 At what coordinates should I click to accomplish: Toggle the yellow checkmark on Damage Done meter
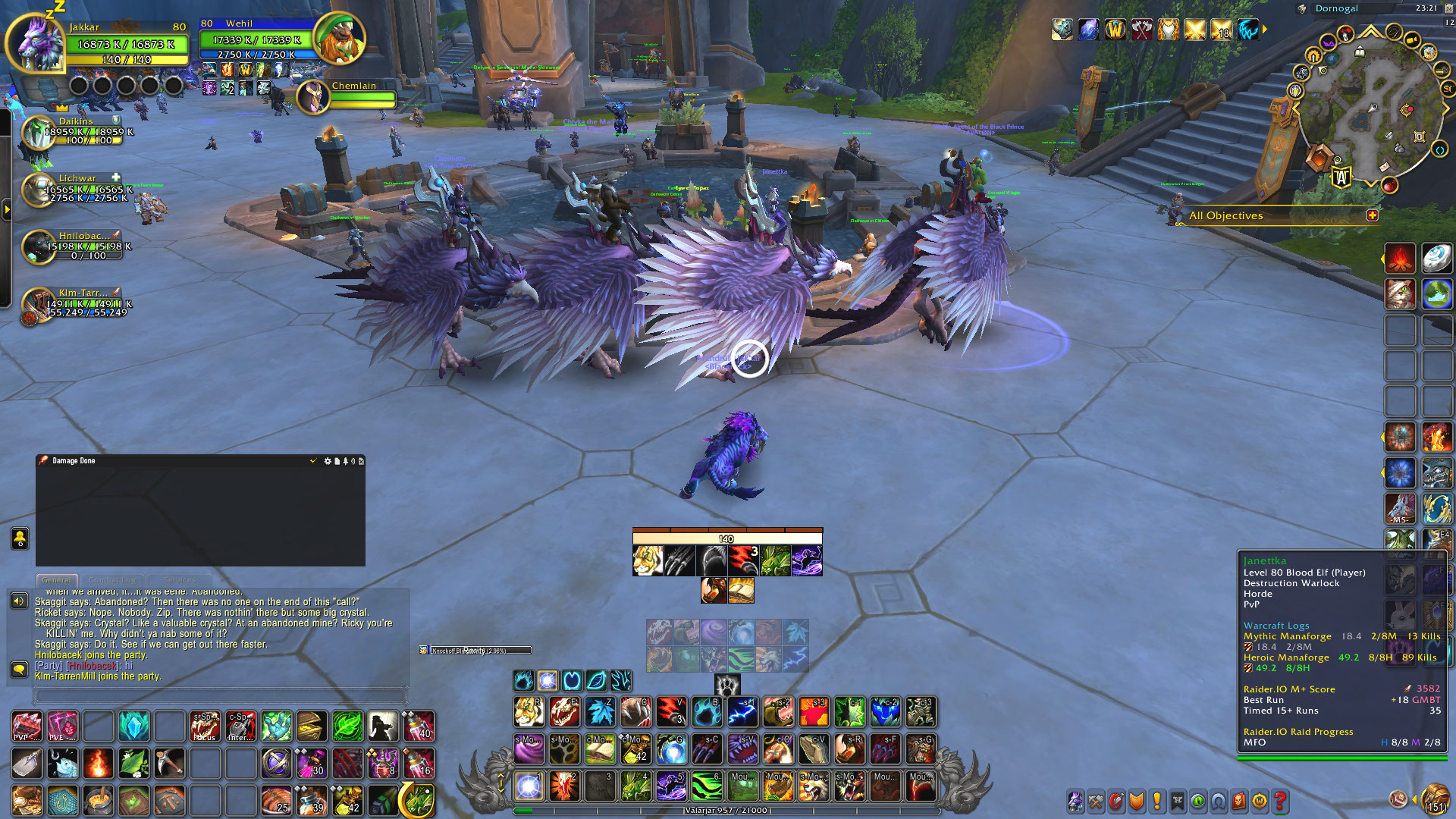coord(313,460)
